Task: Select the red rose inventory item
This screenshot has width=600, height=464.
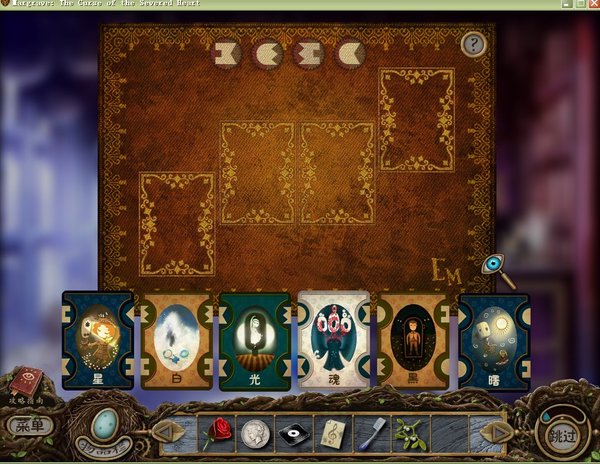Action: (217, 433)
